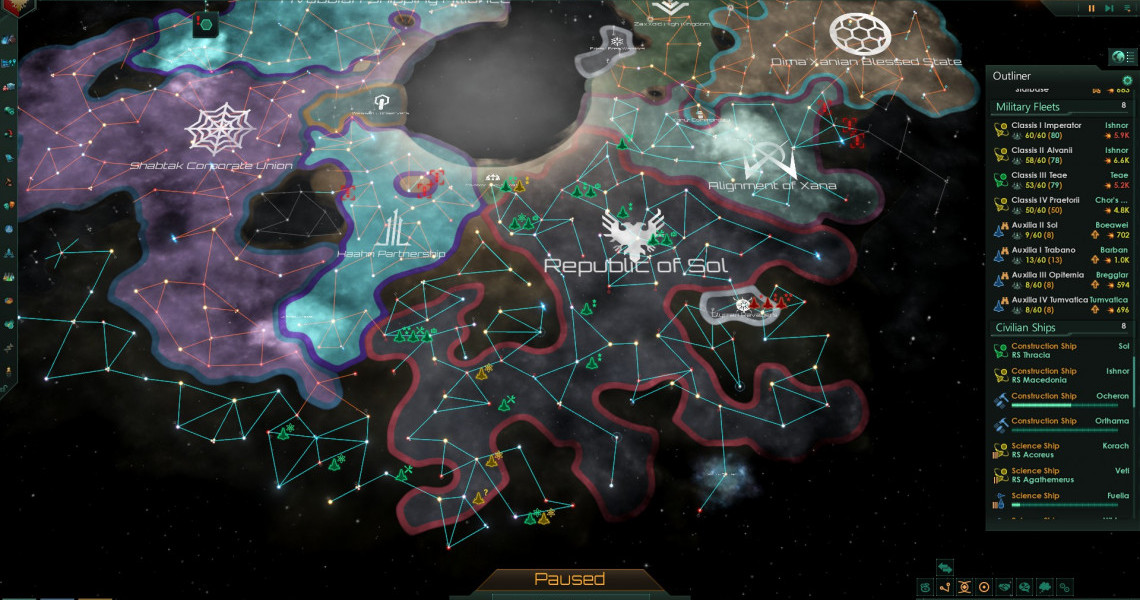This screenshot has height=600, width=1140.
Task: Toggle the handshake diplomatic map mode
Action: point(1005,587)
